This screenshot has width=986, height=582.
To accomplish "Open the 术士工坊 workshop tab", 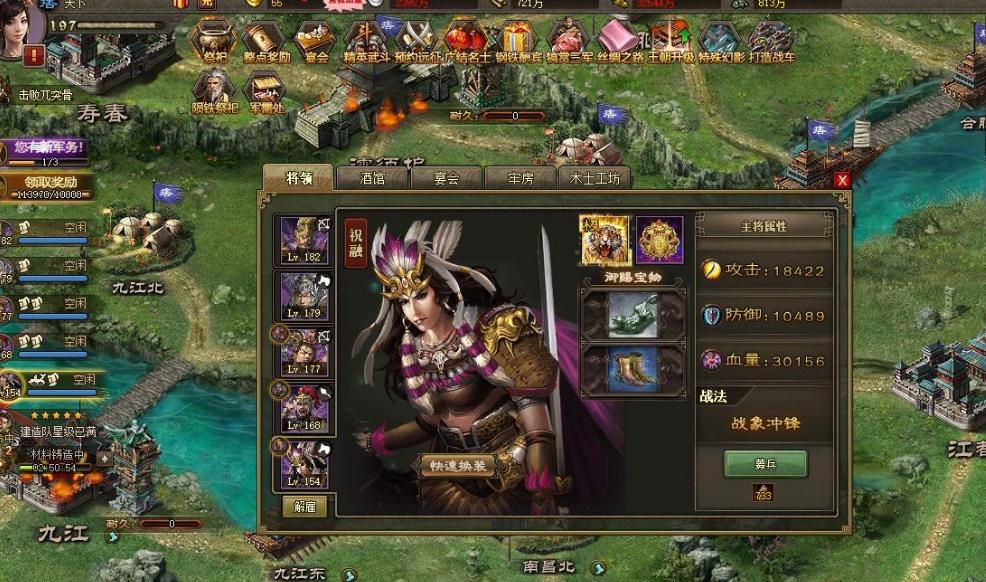I will click(595, 179).
